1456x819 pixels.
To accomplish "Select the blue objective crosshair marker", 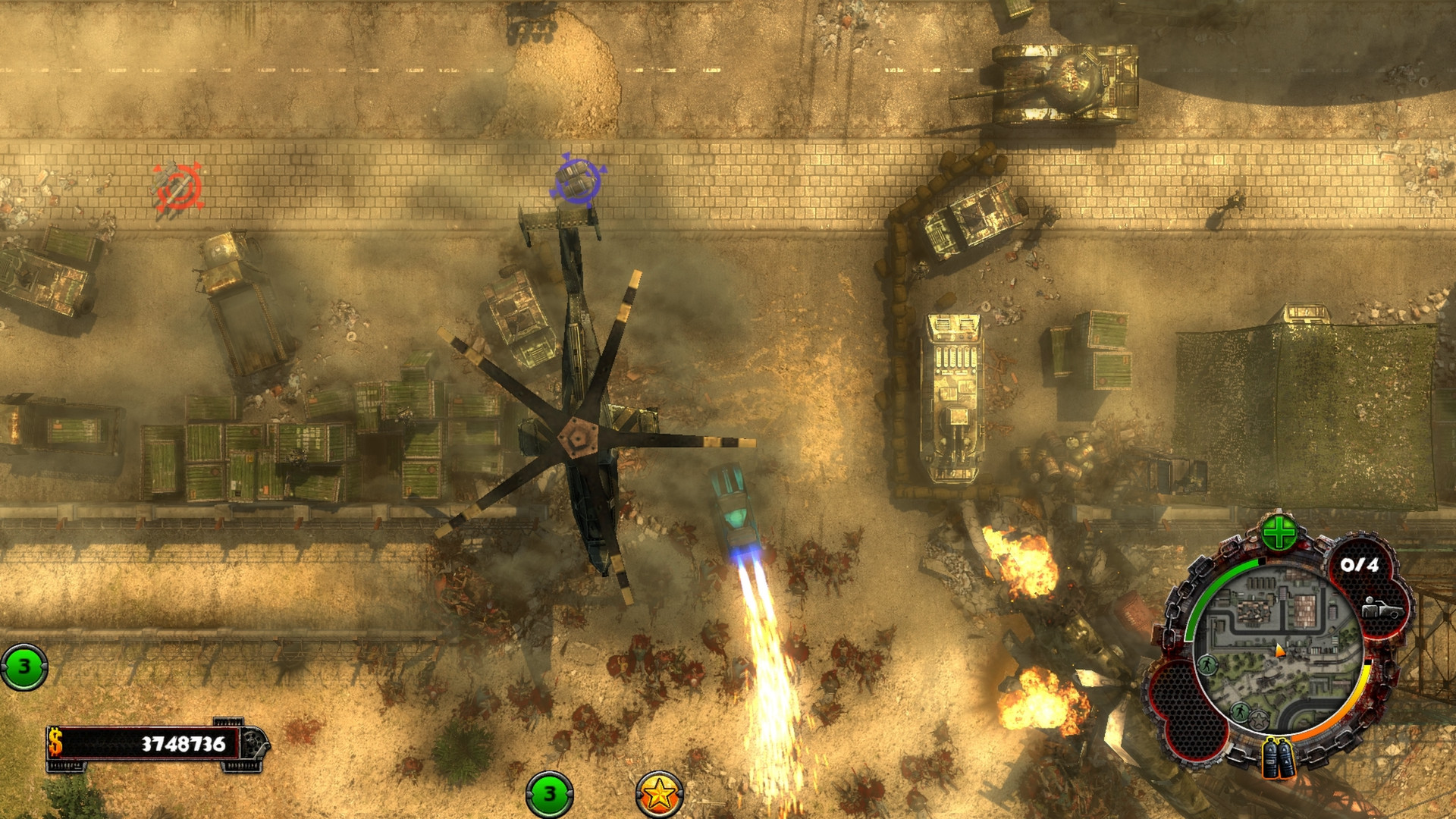I will [x=576, y=180].
